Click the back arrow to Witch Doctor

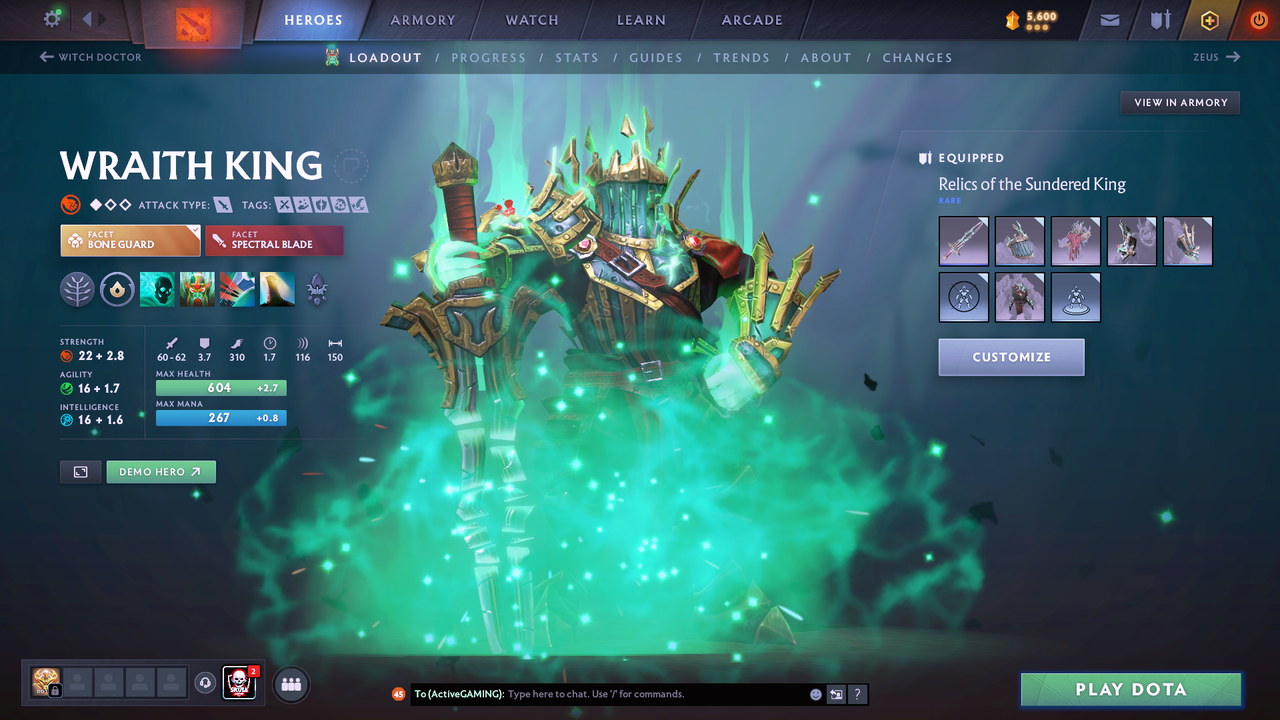48,57
